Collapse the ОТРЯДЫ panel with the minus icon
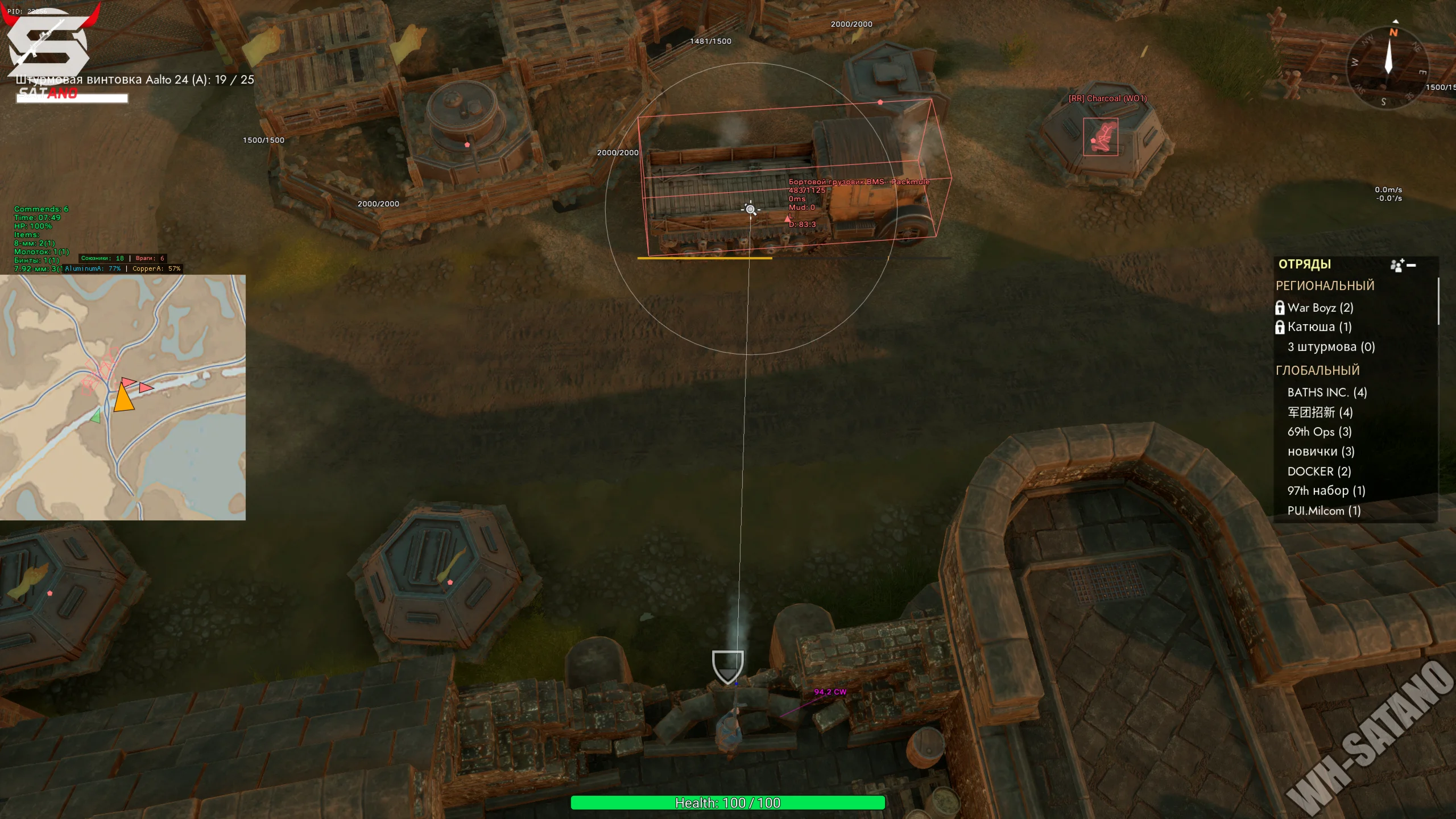 1412,265
